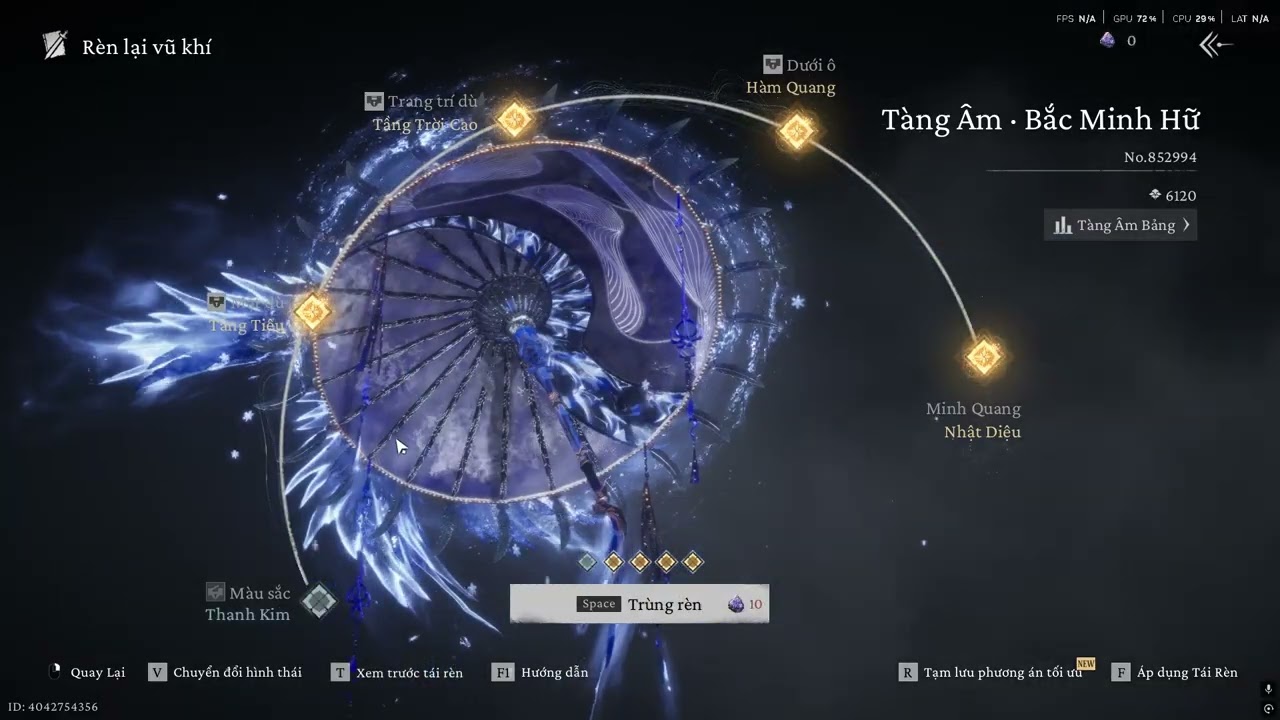The width and height of the screenshot is (1280, 720).
Task: Select the Trang trí dù Tầng Trời Cao node
Action: 514,119
